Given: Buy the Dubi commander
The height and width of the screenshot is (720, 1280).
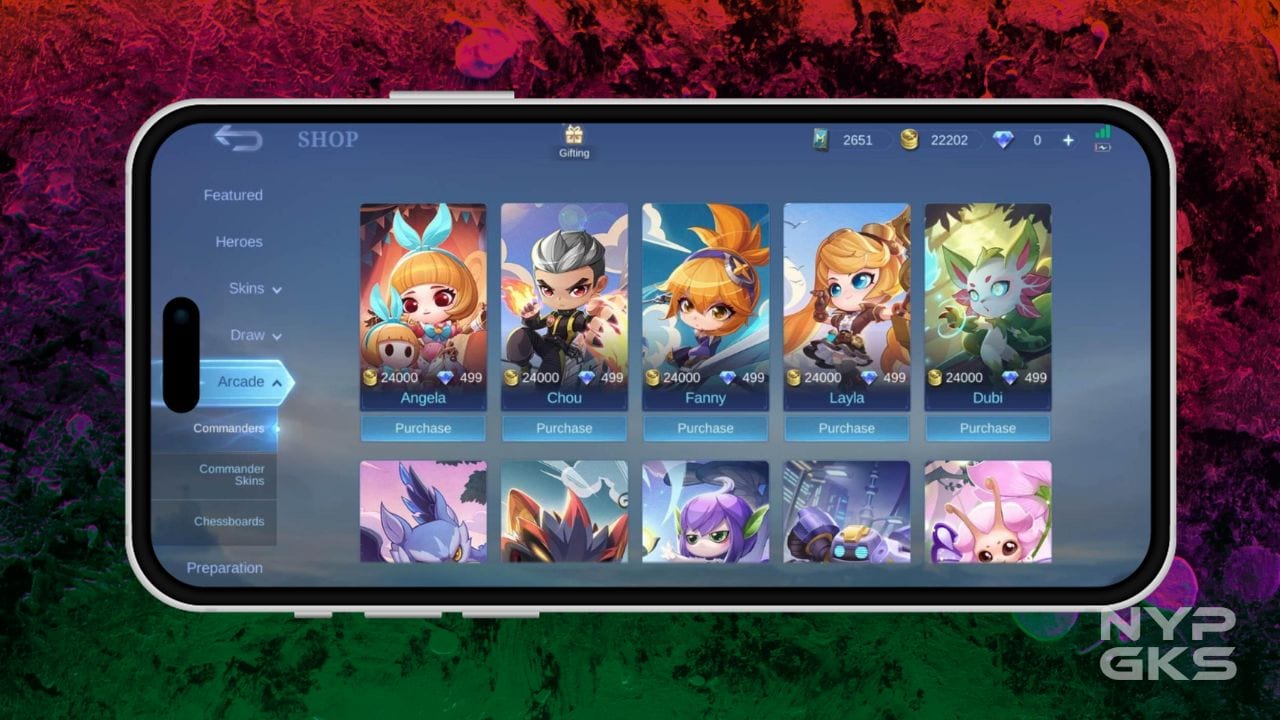Looking at the screenshot, I should point(987,428).
